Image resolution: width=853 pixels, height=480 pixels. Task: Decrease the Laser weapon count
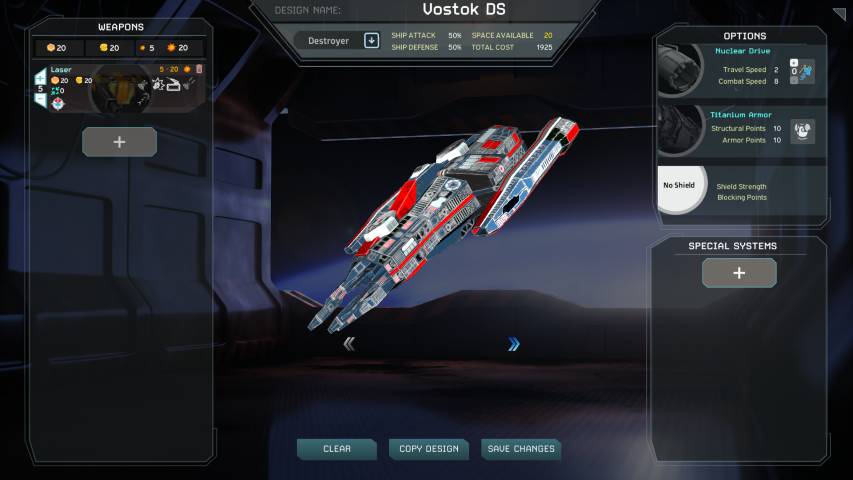click(41, 100)
